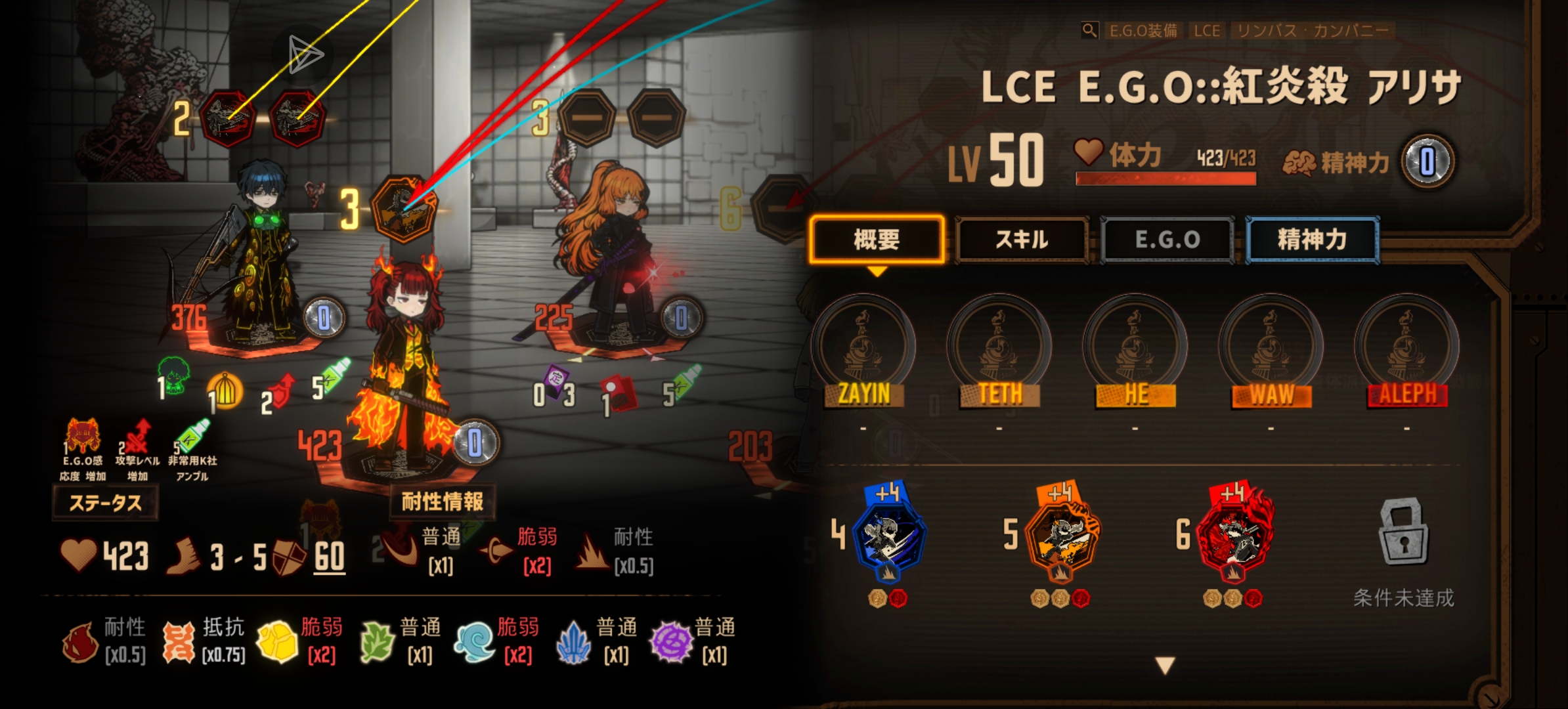Select the E.G.O tab
The width and height of the screenshot is (1568, 709).
(1167, 240)
